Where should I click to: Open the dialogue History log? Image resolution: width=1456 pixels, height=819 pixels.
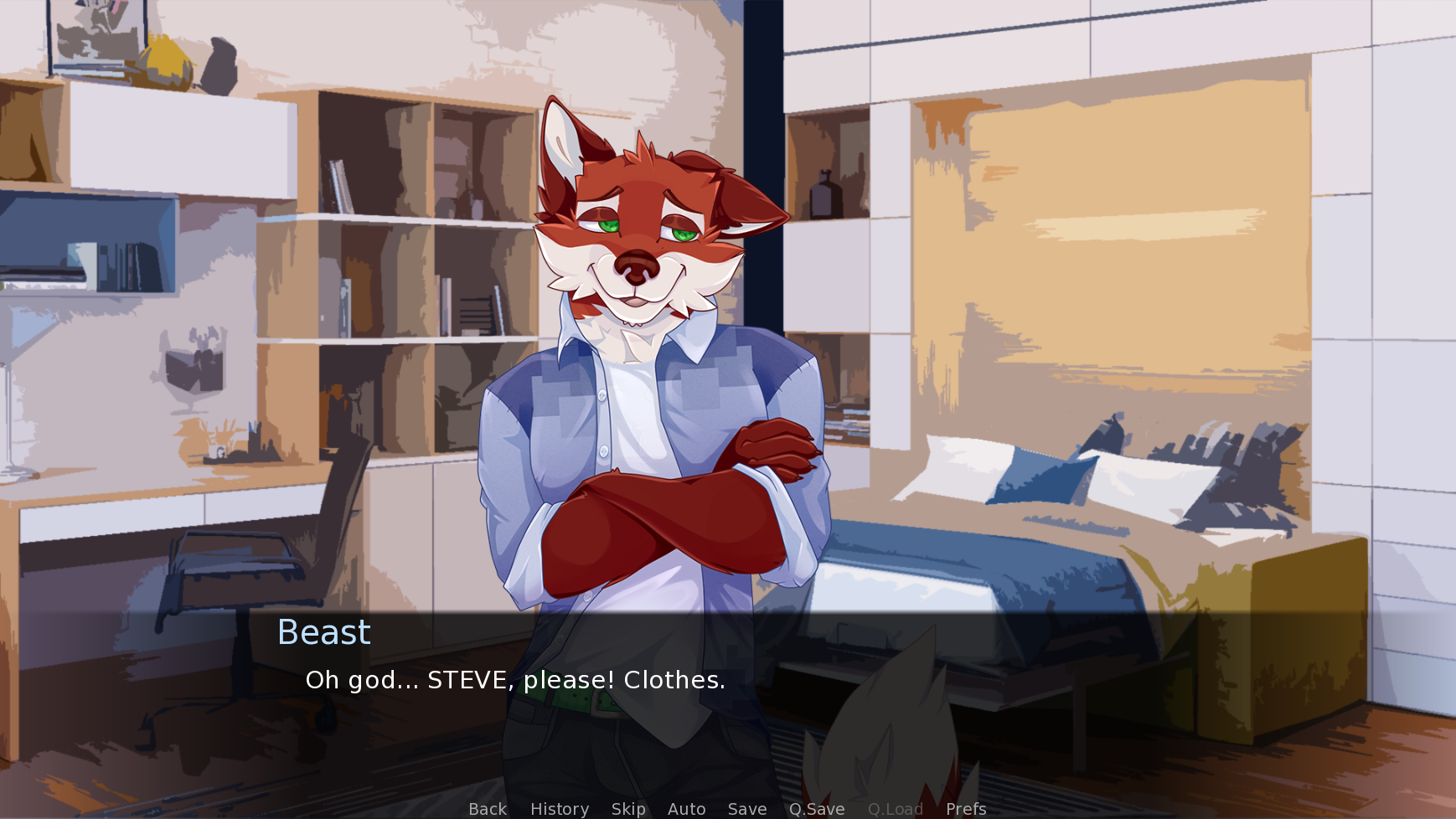560,809
